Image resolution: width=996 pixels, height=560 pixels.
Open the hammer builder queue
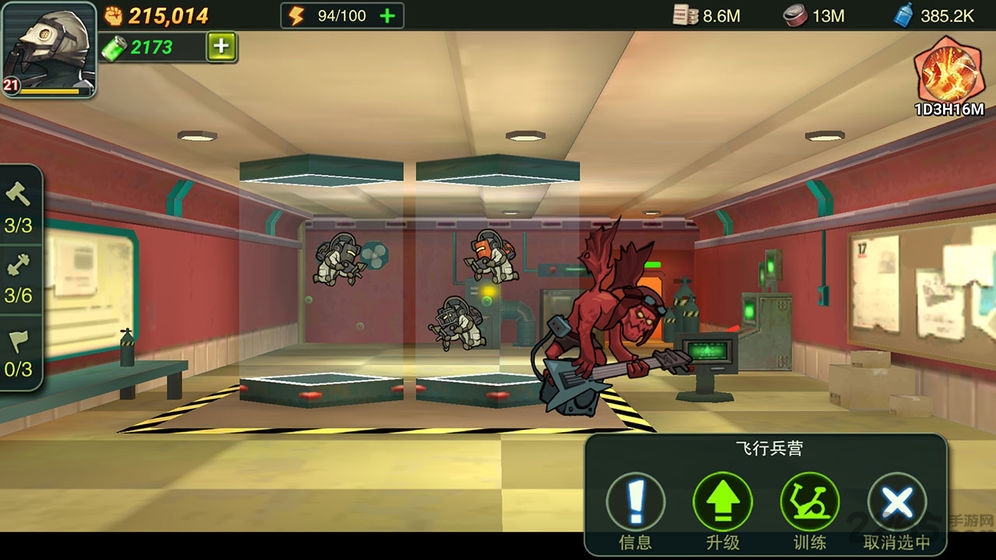tap(19, 205)
